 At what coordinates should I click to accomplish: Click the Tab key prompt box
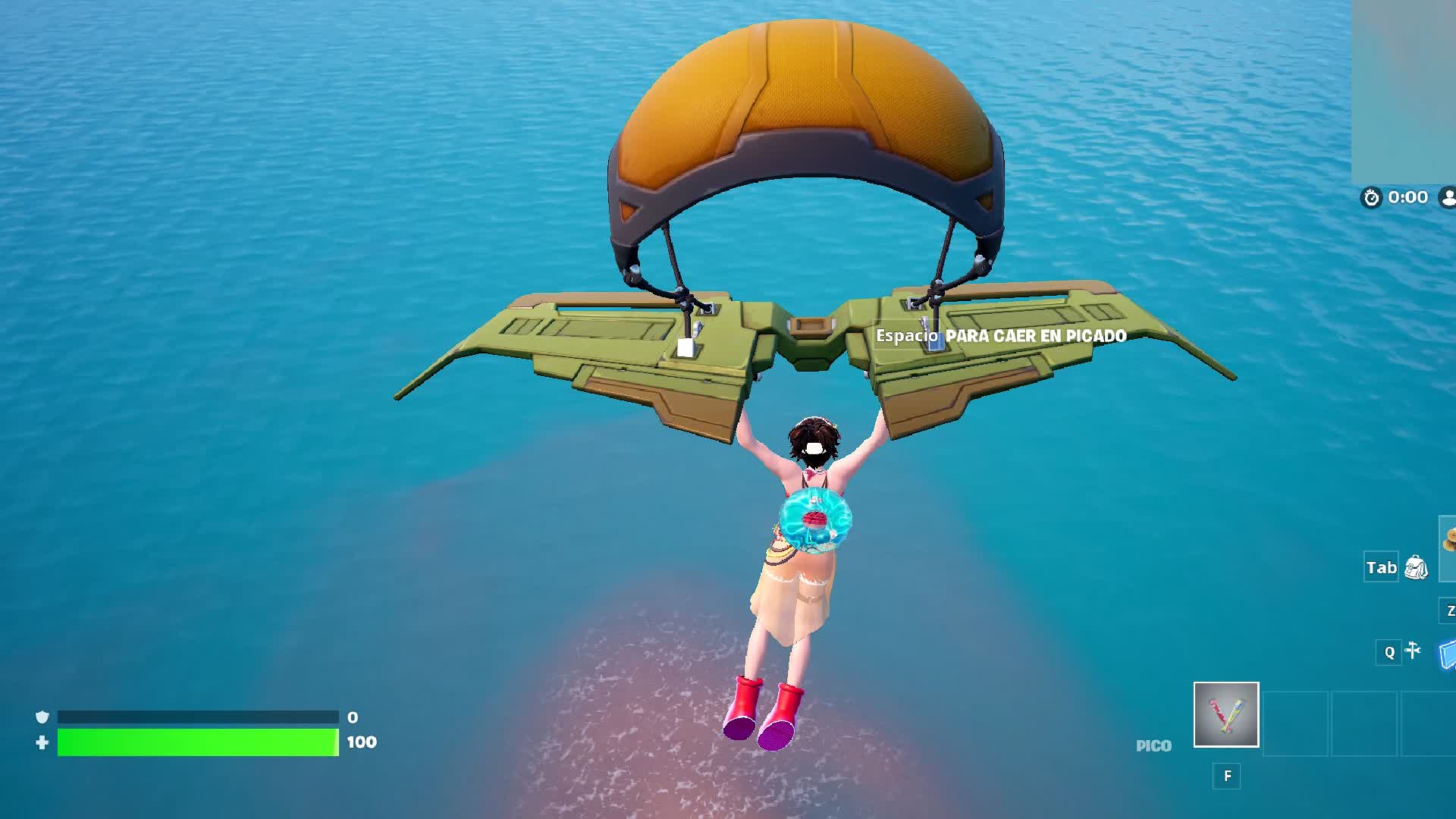[1379, 567]
